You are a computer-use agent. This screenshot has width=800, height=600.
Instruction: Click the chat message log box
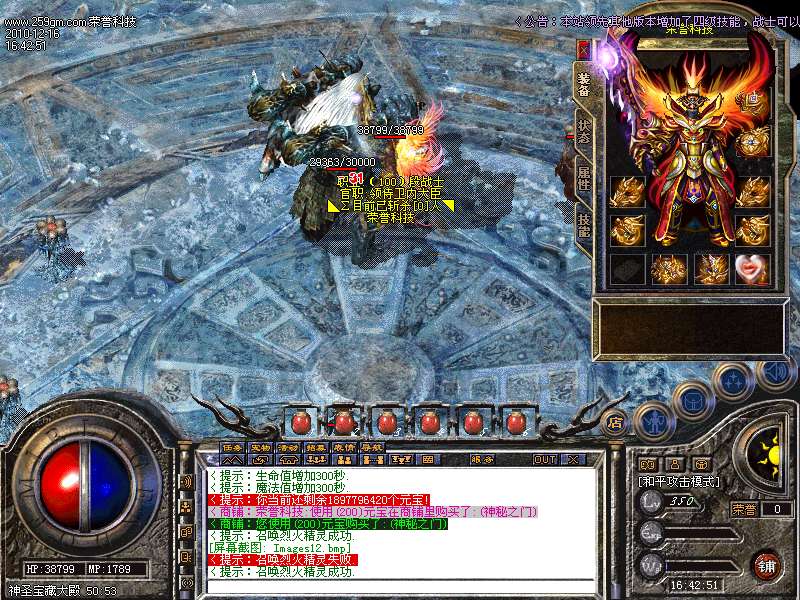(x=400, y=520)
